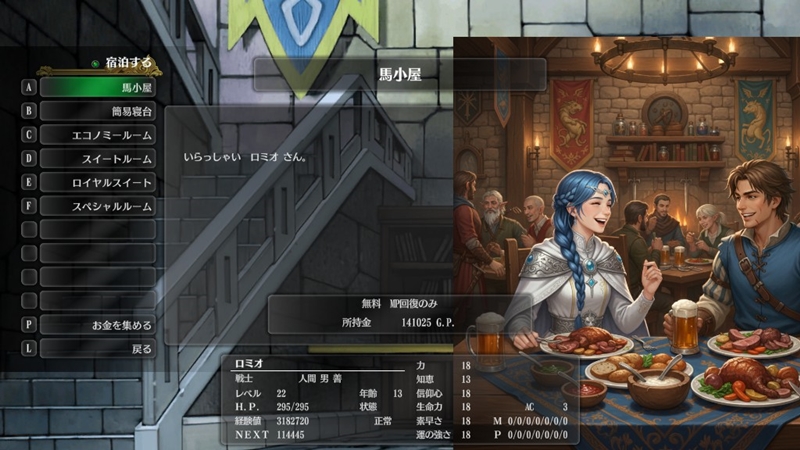Choose the 簡易寝台 cot option
800x450 pixels.
pos(97,111)
